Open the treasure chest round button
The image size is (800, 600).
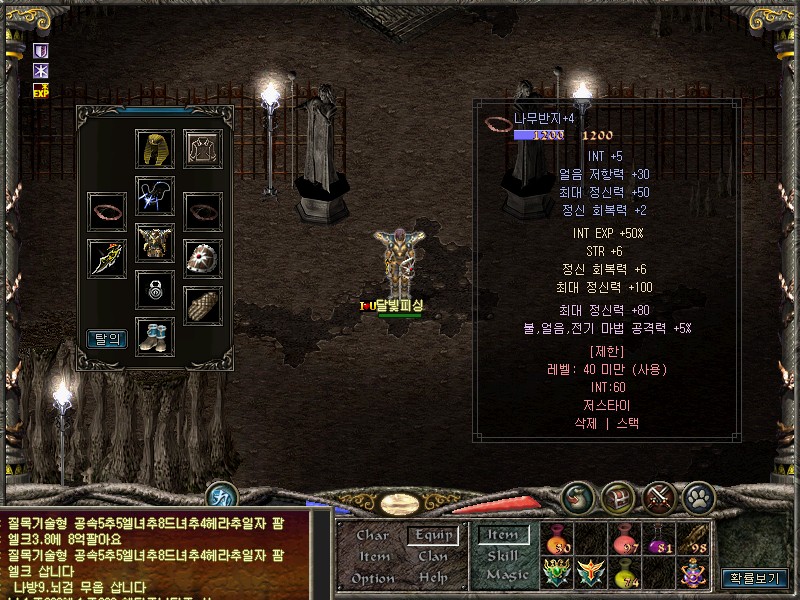617,495
